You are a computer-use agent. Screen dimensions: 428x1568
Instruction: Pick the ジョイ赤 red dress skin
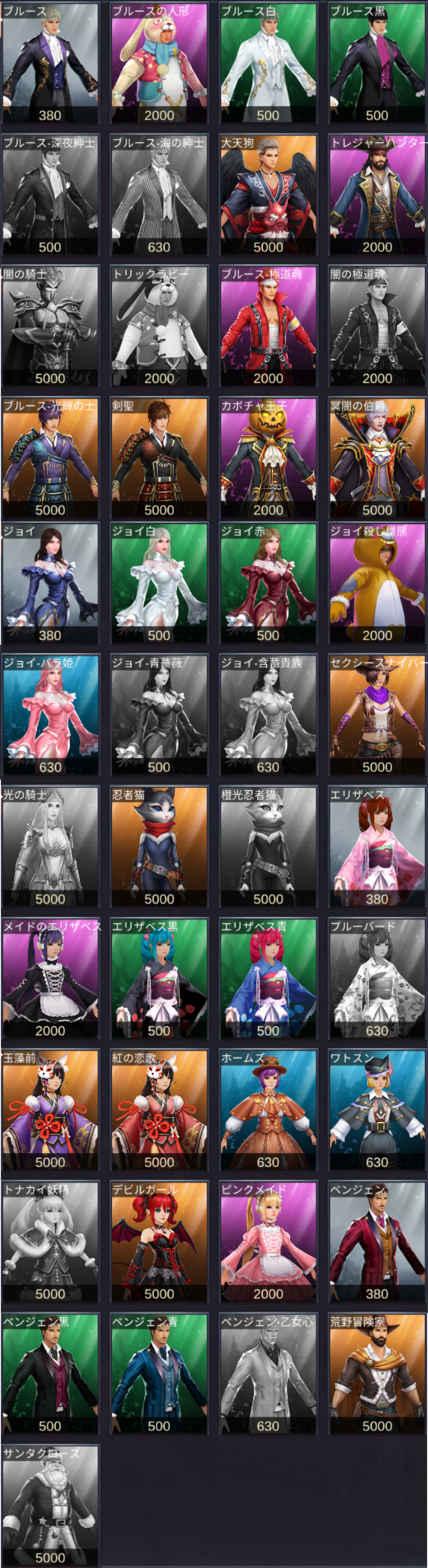pyautogui.click(x=268, y=583)
